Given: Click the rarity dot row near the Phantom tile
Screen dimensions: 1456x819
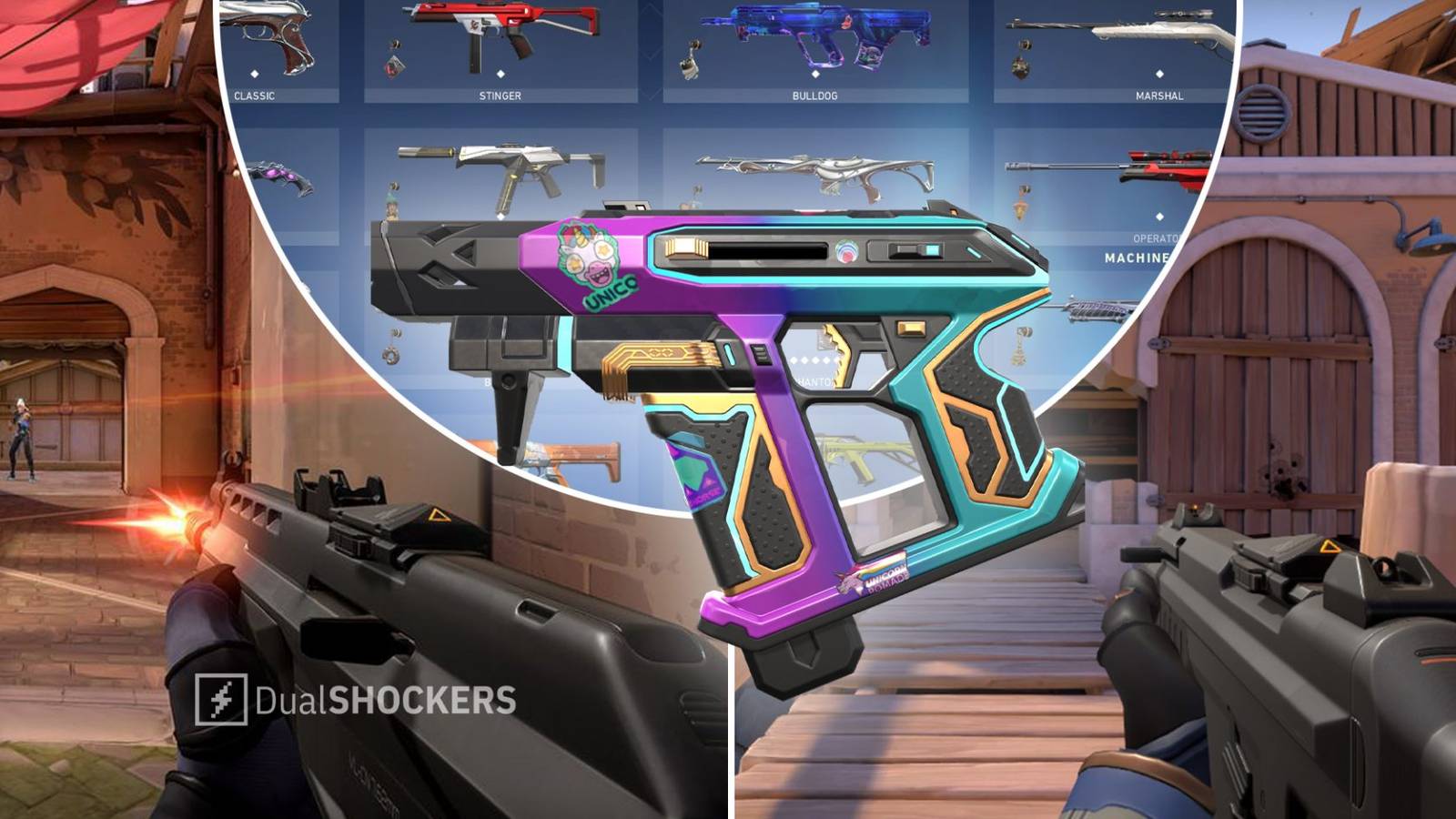Looking at the screenshot, I should coord(816,359).
